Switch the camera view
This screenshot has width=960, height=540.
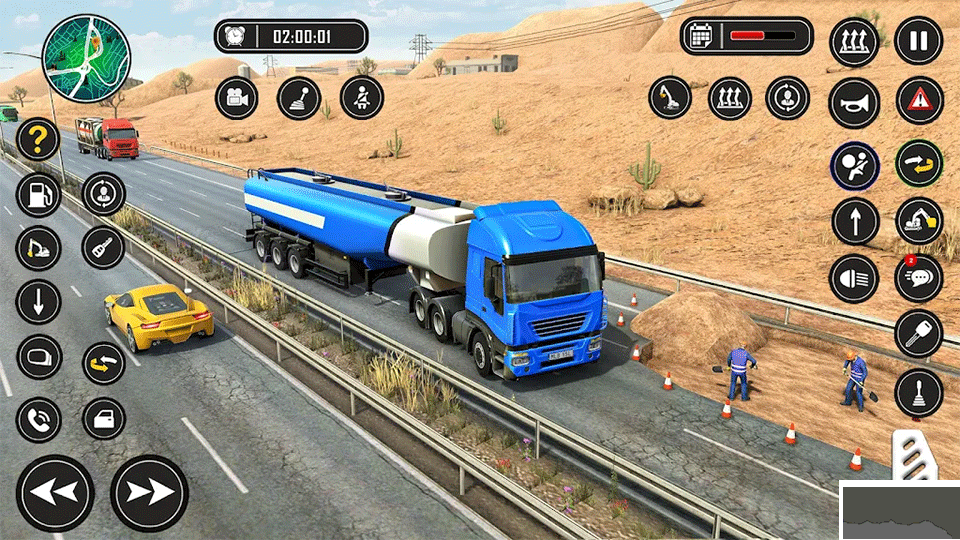click(x=237, y=98)
